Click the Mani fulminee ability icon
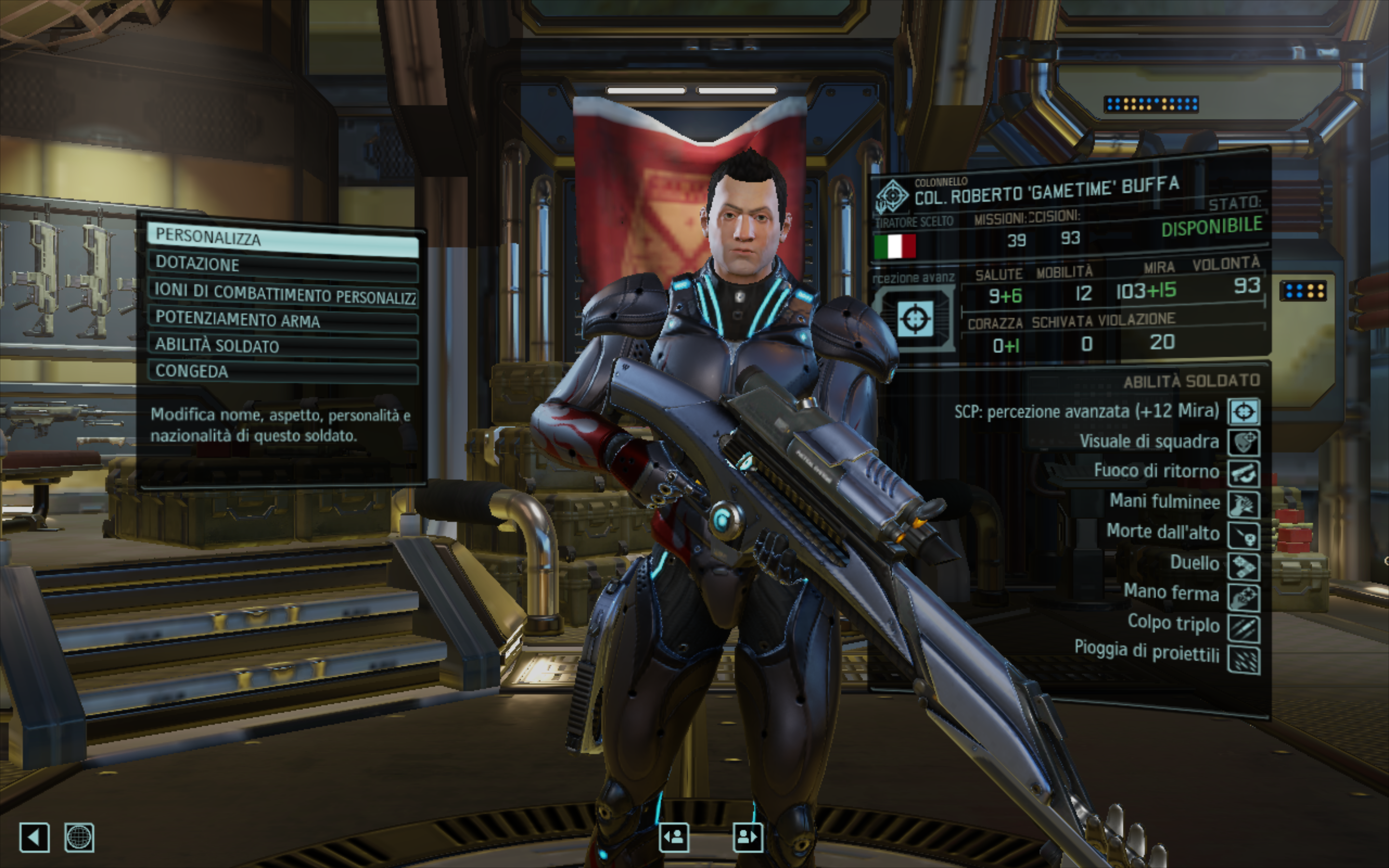Screen dimensions: 1389x868 (1243, 504)
